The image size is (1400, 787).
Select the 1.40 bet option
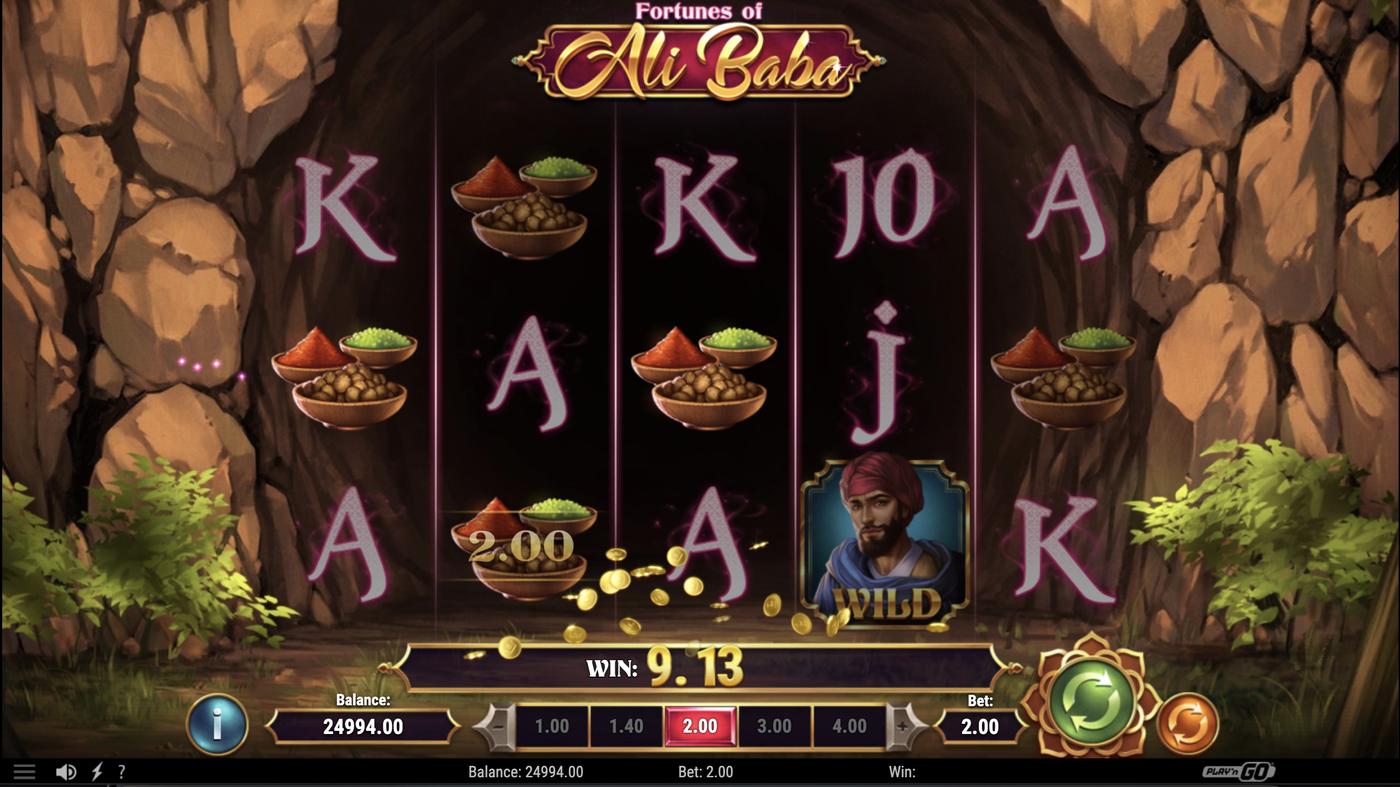pyautogui.click(x=627, y=726)
